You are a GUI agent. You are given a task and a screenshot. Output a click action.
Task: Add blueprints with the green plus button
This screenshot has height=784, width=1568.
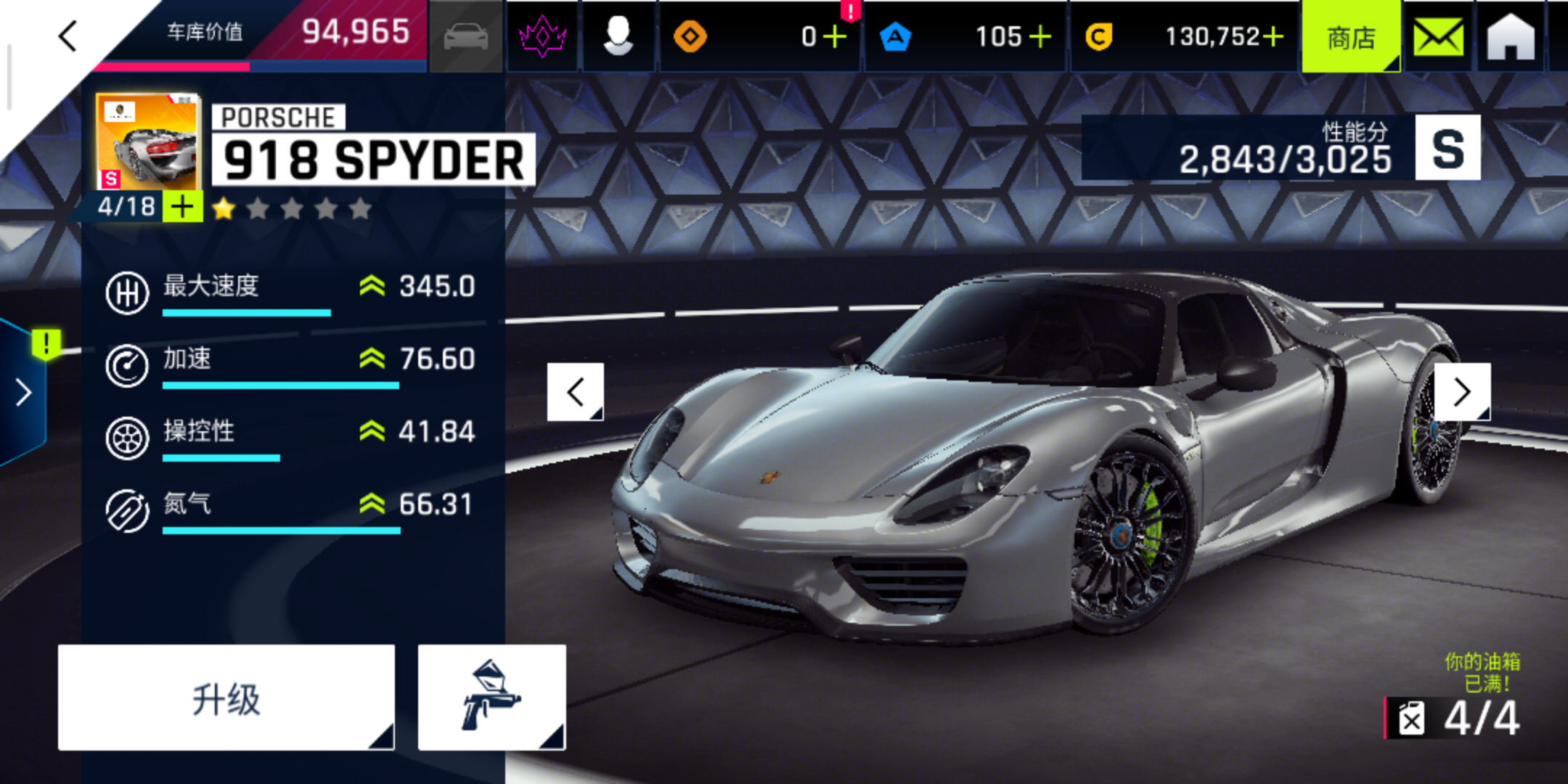[183, 207]
